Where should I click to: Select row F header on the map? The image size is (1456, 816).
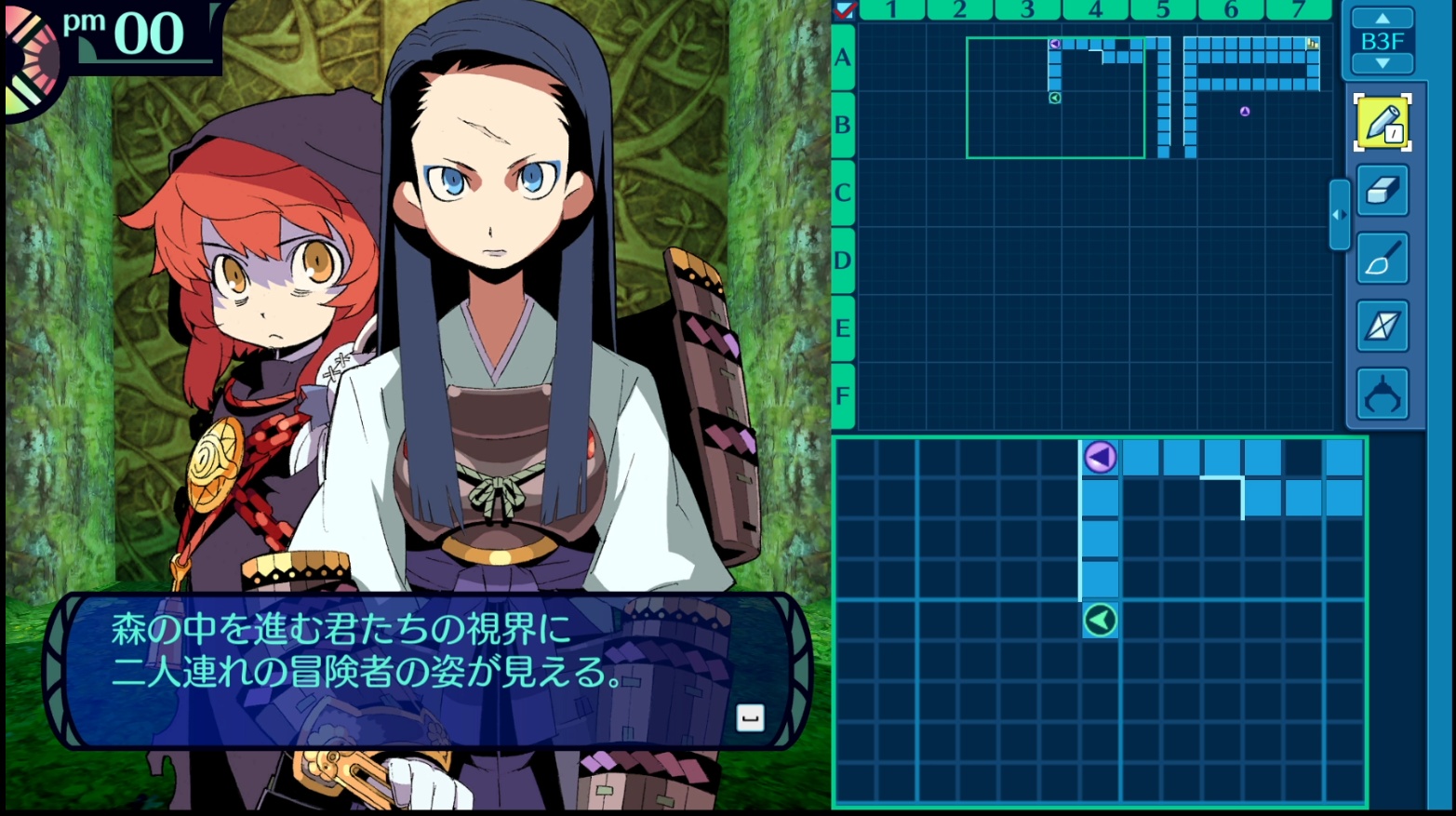(843, 395)
